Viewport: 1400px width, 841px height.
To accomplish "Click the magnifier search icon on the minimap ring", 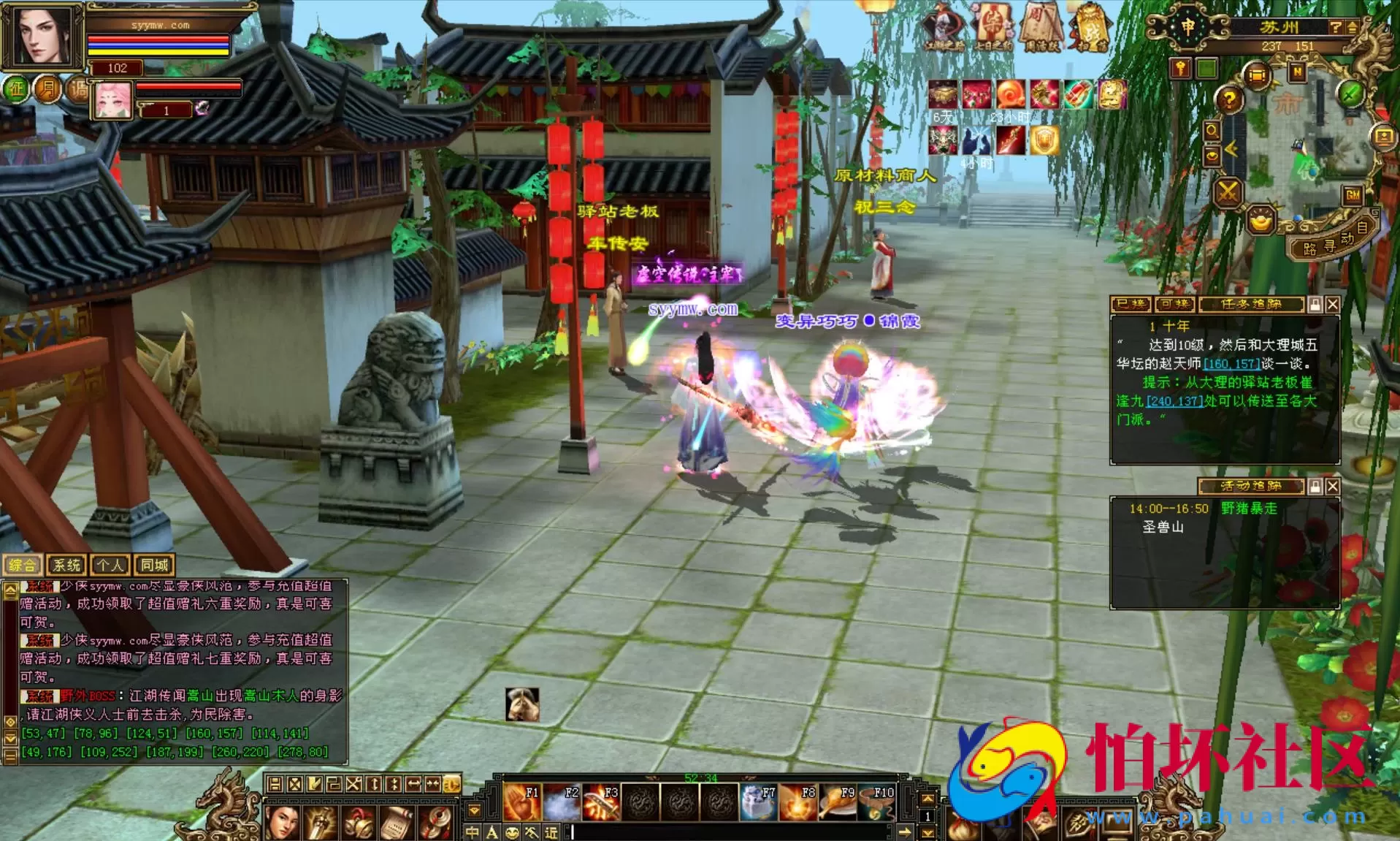I will pyautogui.click(x=1212, y=132).
